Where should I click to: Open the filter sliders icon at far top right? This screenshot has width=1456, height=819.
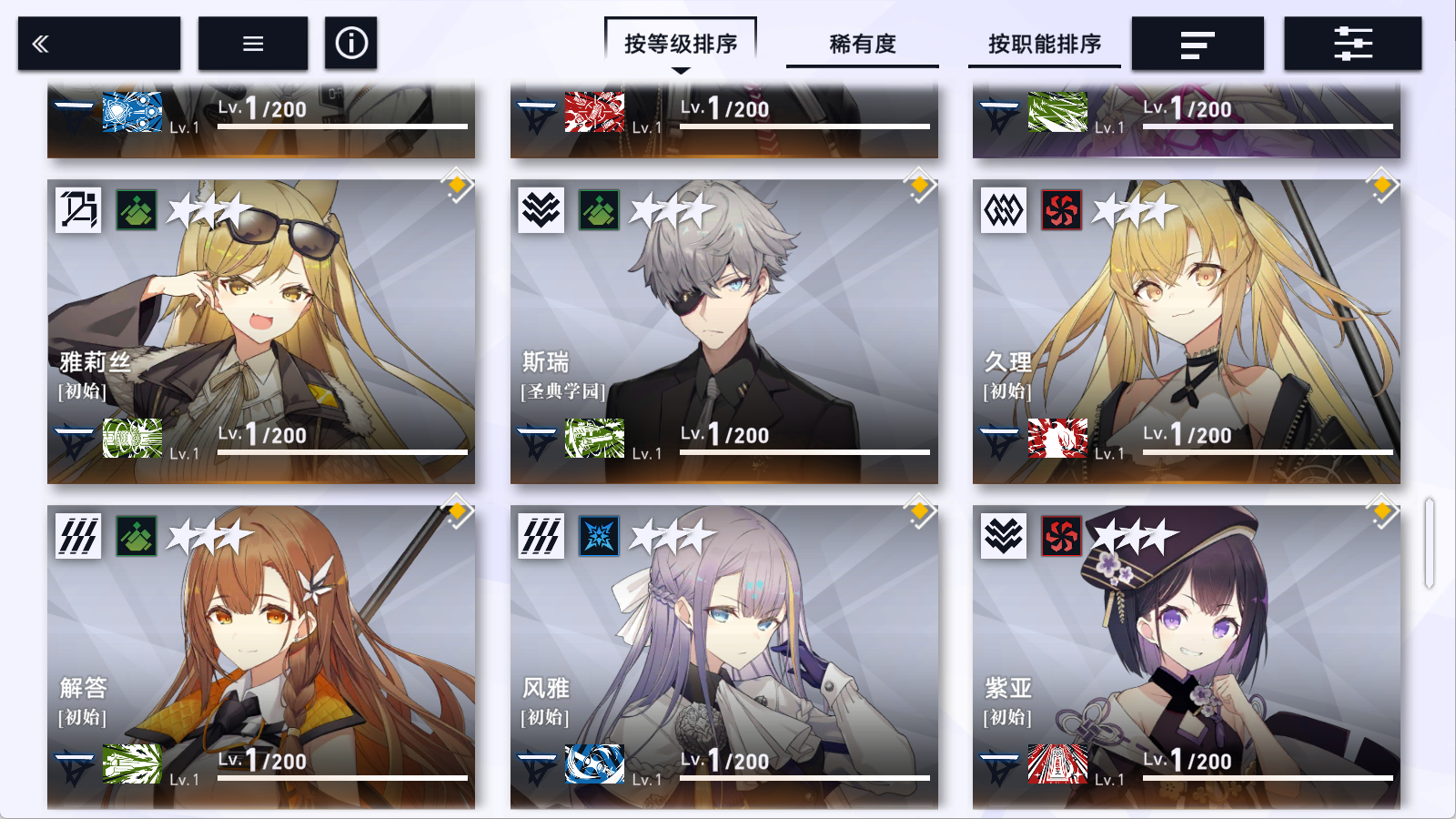pos(1352,43)
